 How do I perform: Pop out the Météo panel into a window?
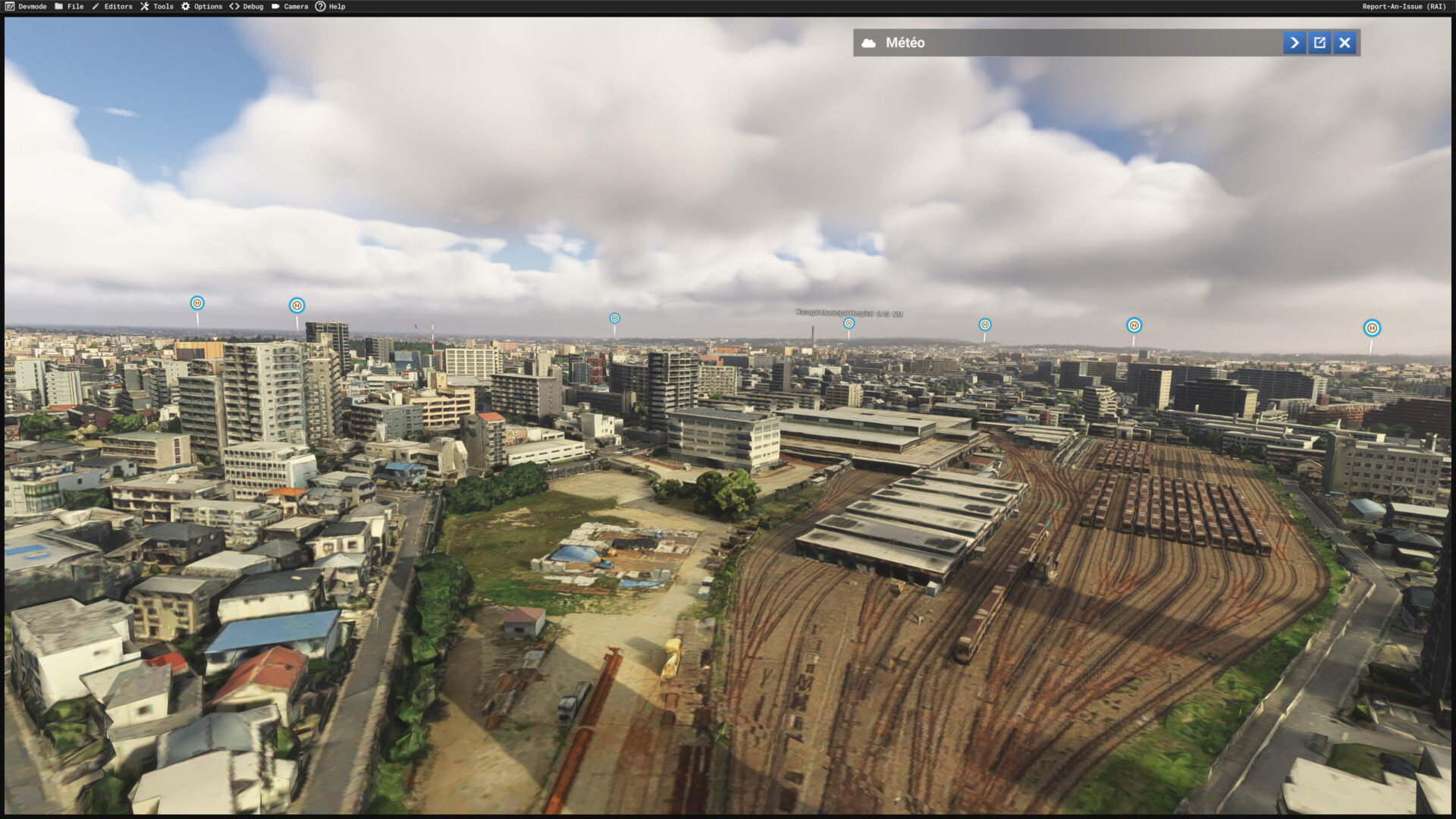click(1319, 42)
